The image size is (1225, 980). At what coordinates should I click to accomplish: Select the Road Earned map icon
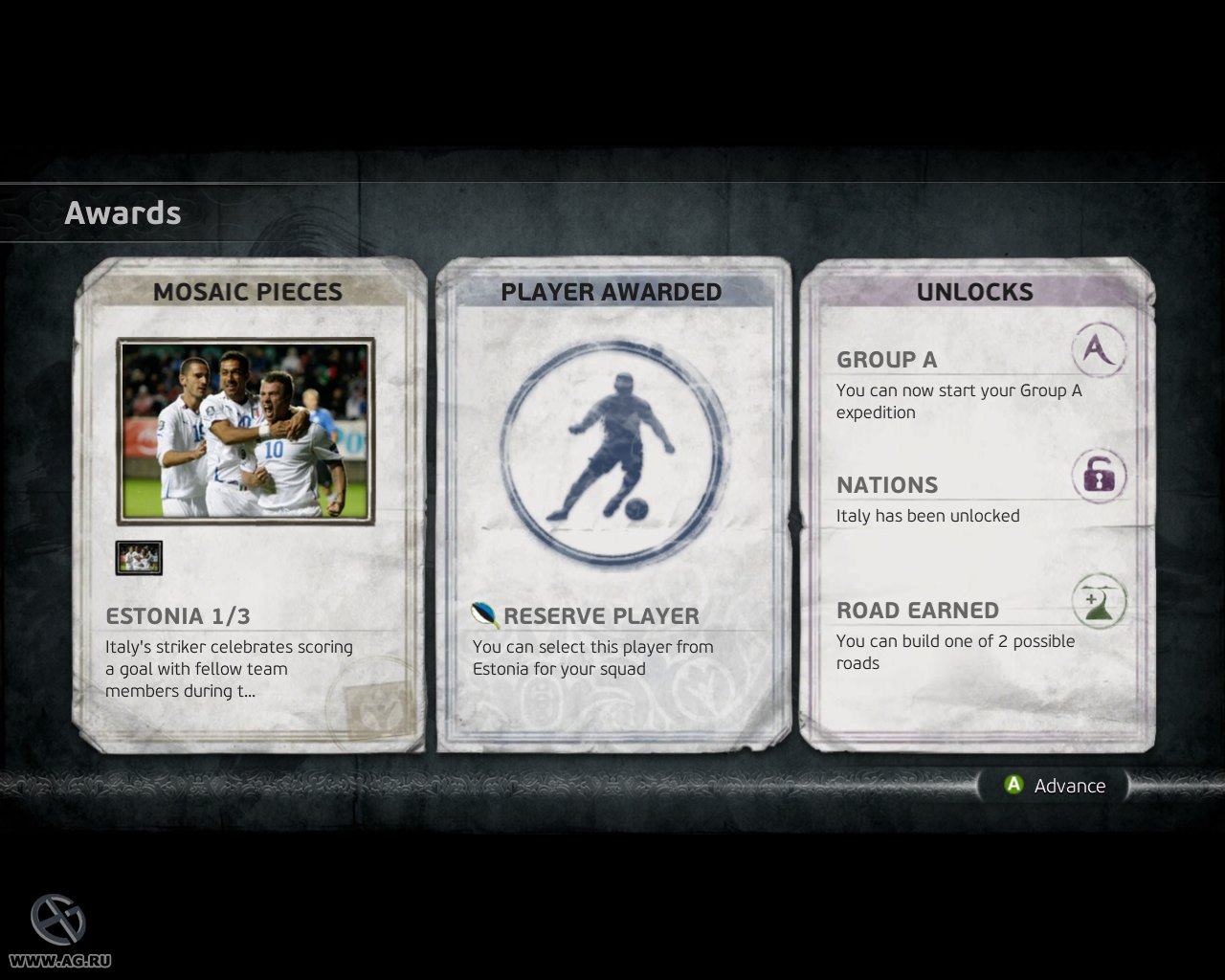[x=1097, y=601]
